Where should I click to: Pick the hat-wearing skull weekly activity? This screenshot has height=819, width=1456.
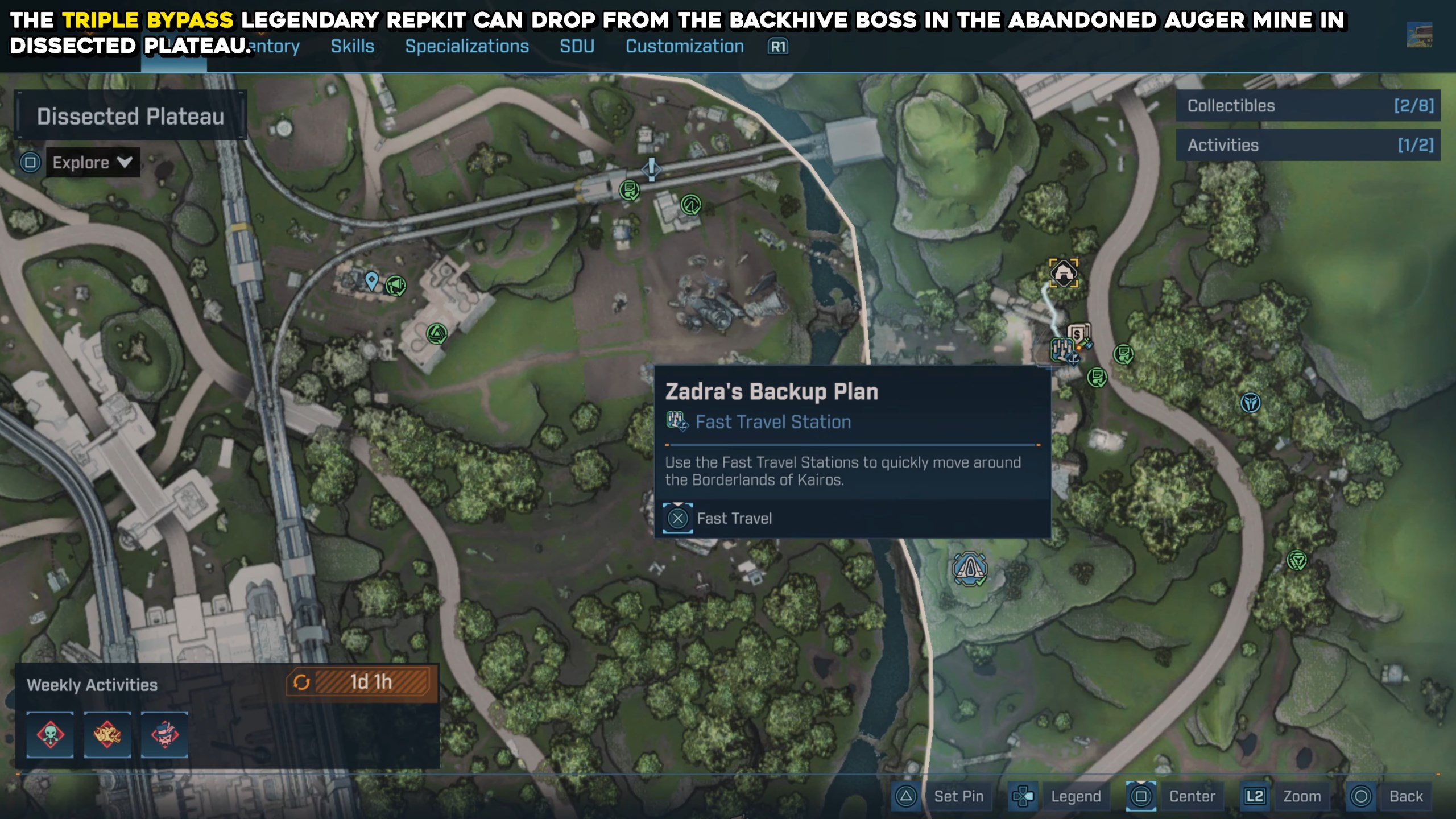click(x=164, y=734)
